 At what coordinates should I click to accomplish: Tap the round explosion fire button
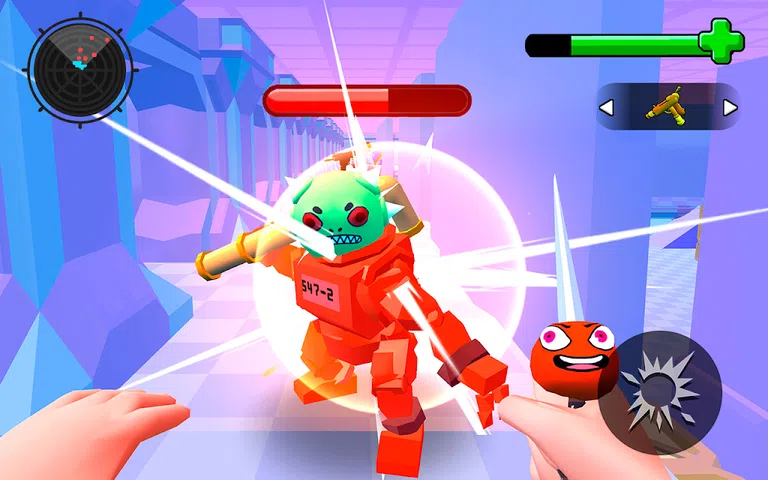pos(667,392)
